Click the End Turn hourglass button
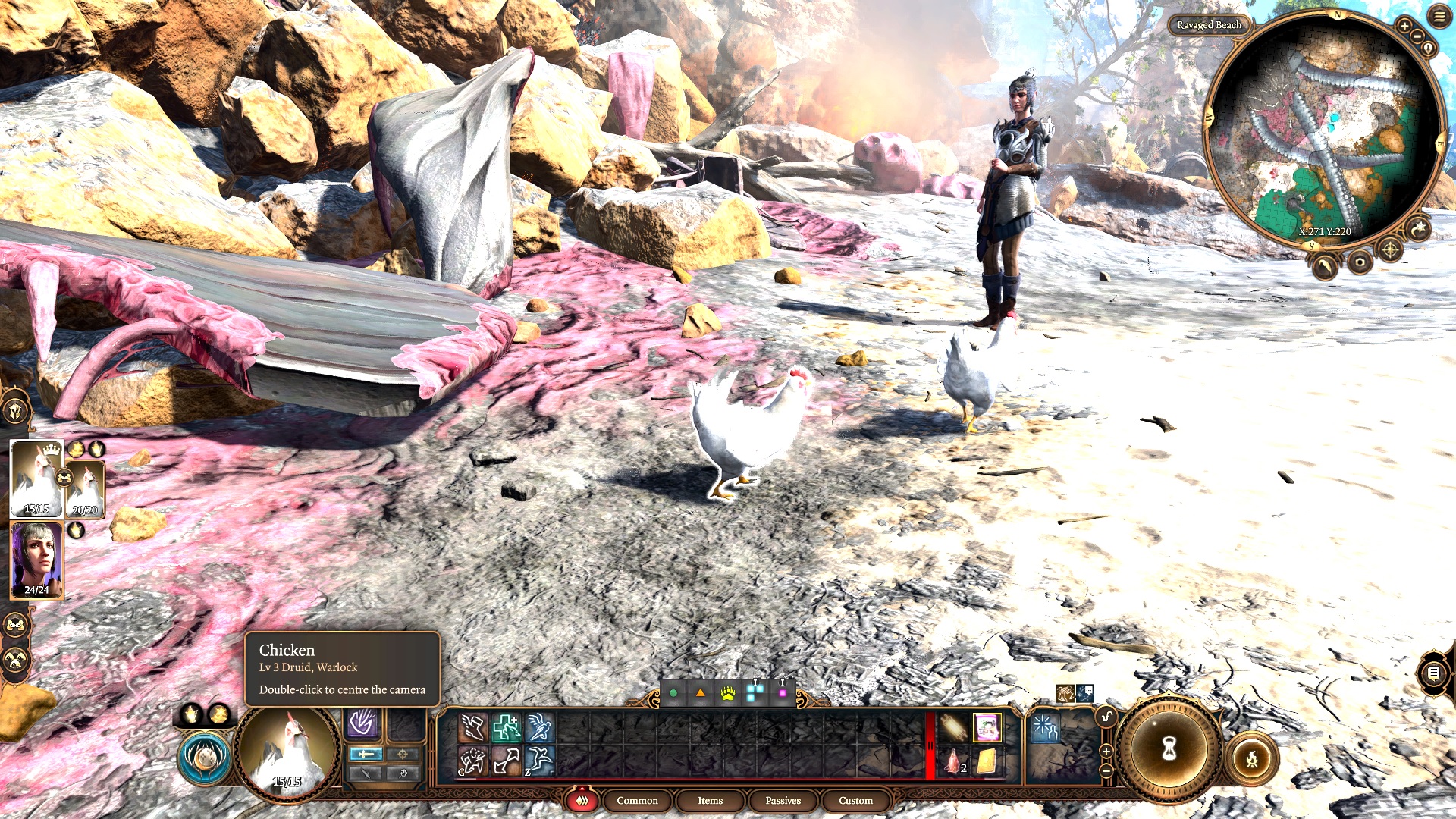The image size is (1456, 819). (1169, 749)
